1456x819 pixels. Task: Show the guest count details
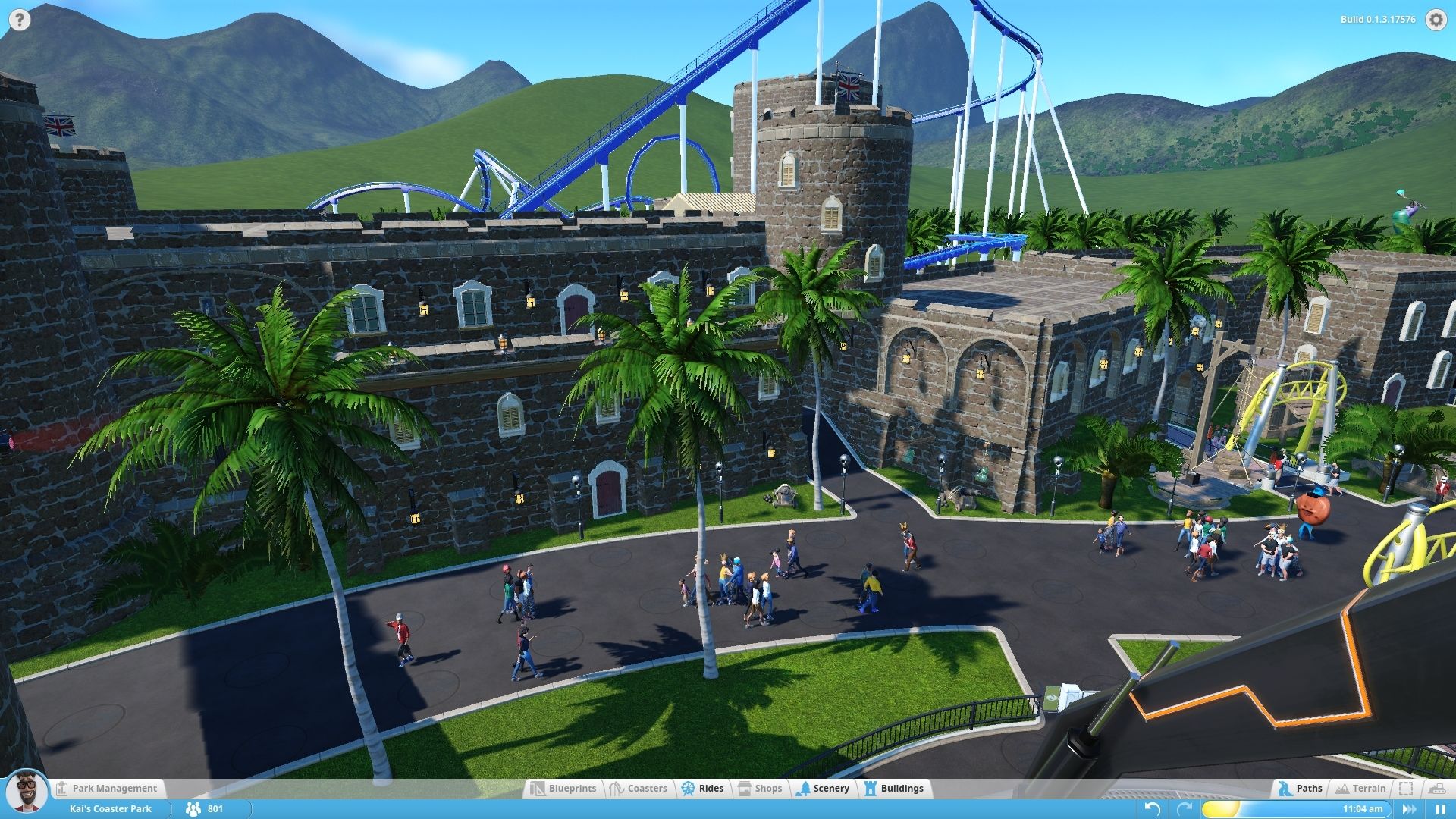[205, 809]
